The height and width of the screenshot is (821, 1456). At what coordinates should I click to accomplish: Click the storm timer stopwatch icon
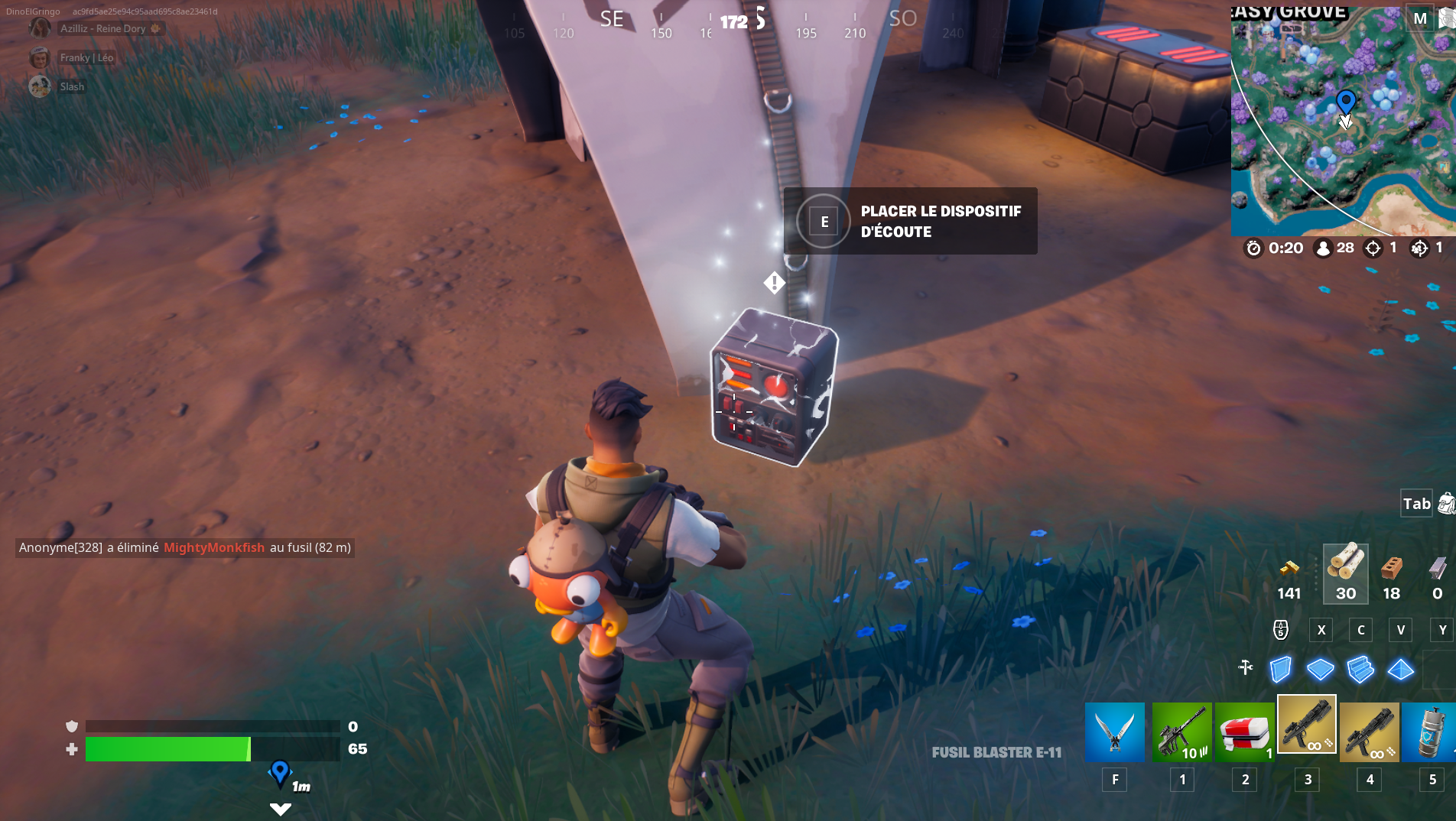click(1253, 248)
